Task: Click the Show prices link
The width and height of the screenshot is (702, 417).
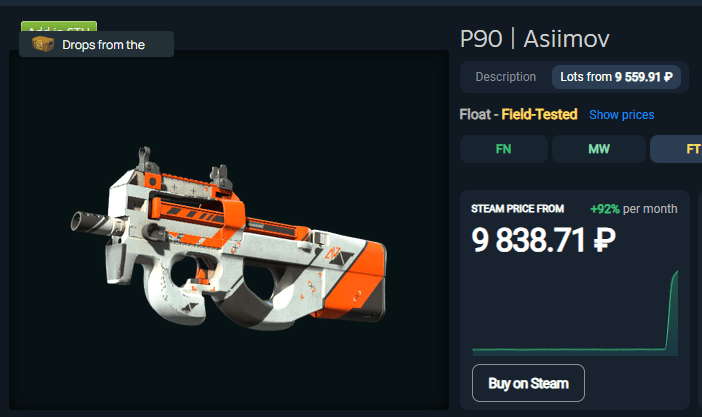Action: (621, 115)
